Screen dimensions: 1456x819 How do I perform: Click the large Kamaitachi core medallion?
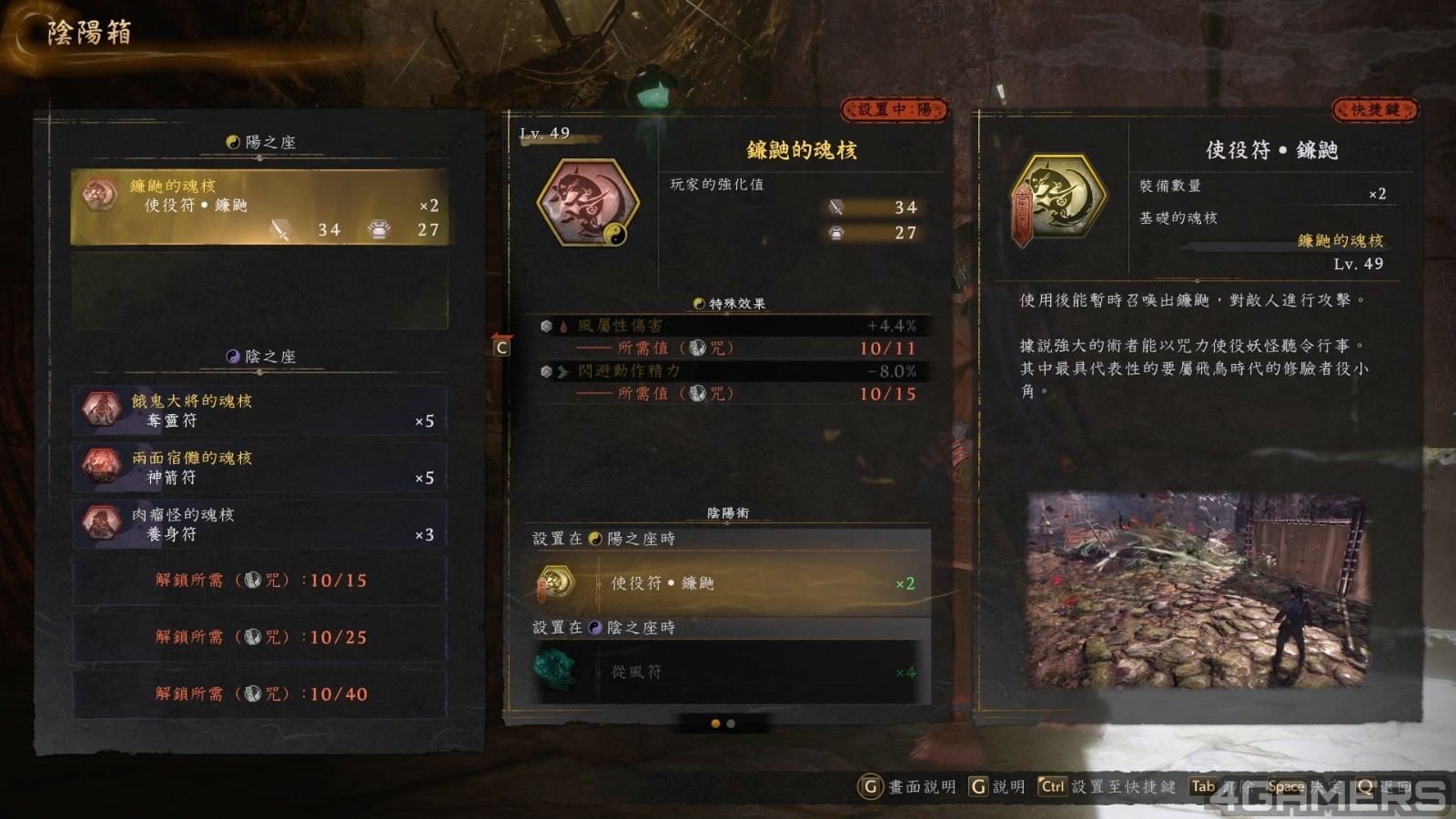tap(587, 202)
